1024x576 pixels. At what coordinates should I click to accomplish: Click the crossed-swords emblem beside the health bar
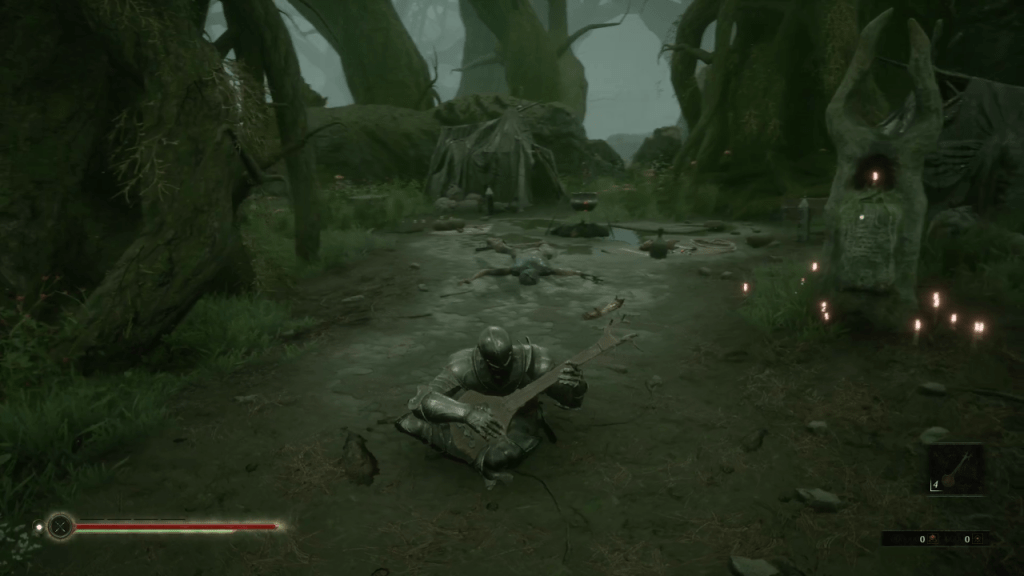[61, 526]
